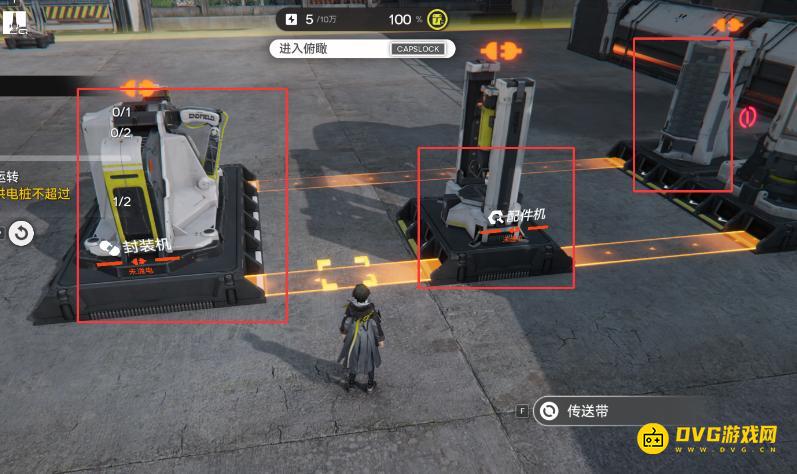Enter overview mode via 进入俯瞰 bar
This screenshot has height=474, width=797.
click(361, 48)
